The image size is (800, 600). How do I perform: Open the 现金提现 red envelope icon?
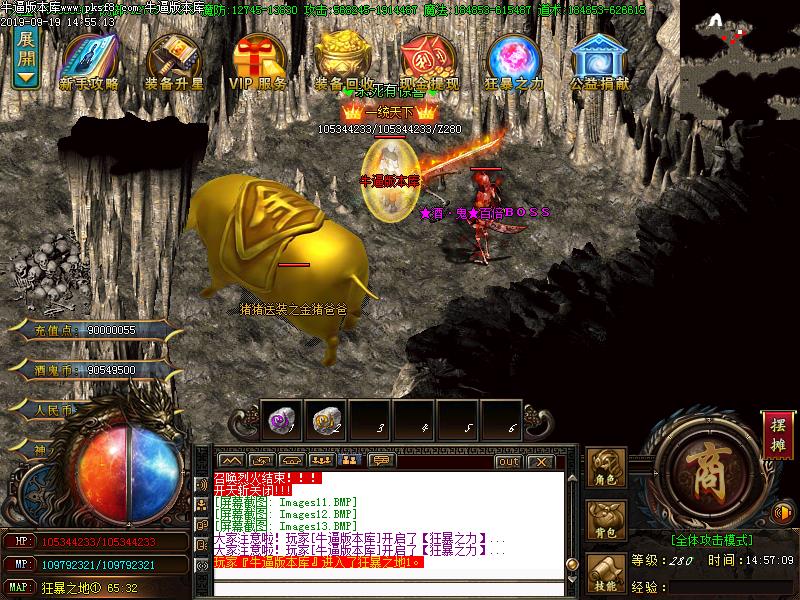click(x=428, y=60)
